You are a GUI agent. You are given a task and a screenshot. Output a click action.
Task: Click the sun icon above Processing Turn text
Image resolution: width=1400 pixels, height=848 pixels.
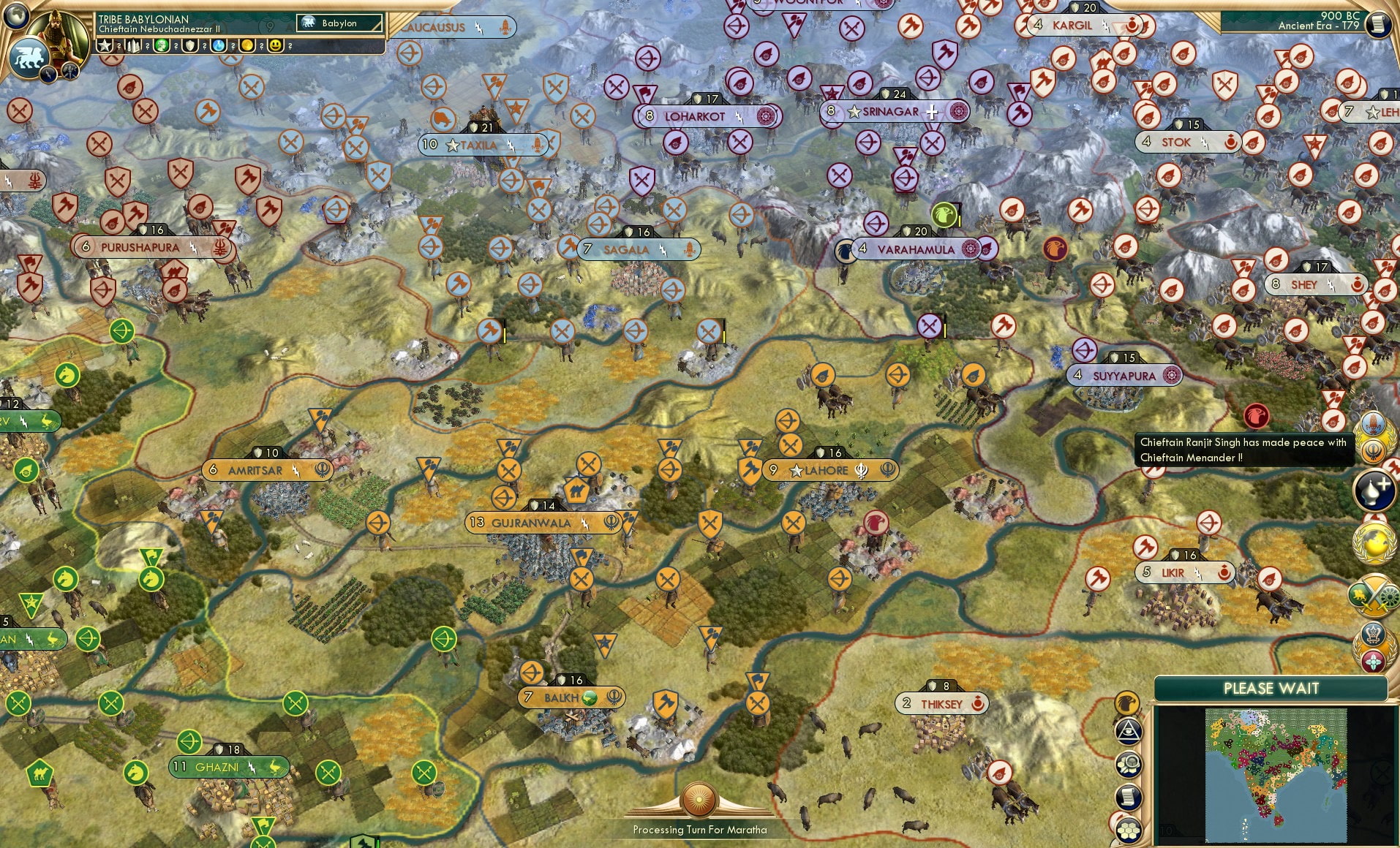click(x=699, y=799)
